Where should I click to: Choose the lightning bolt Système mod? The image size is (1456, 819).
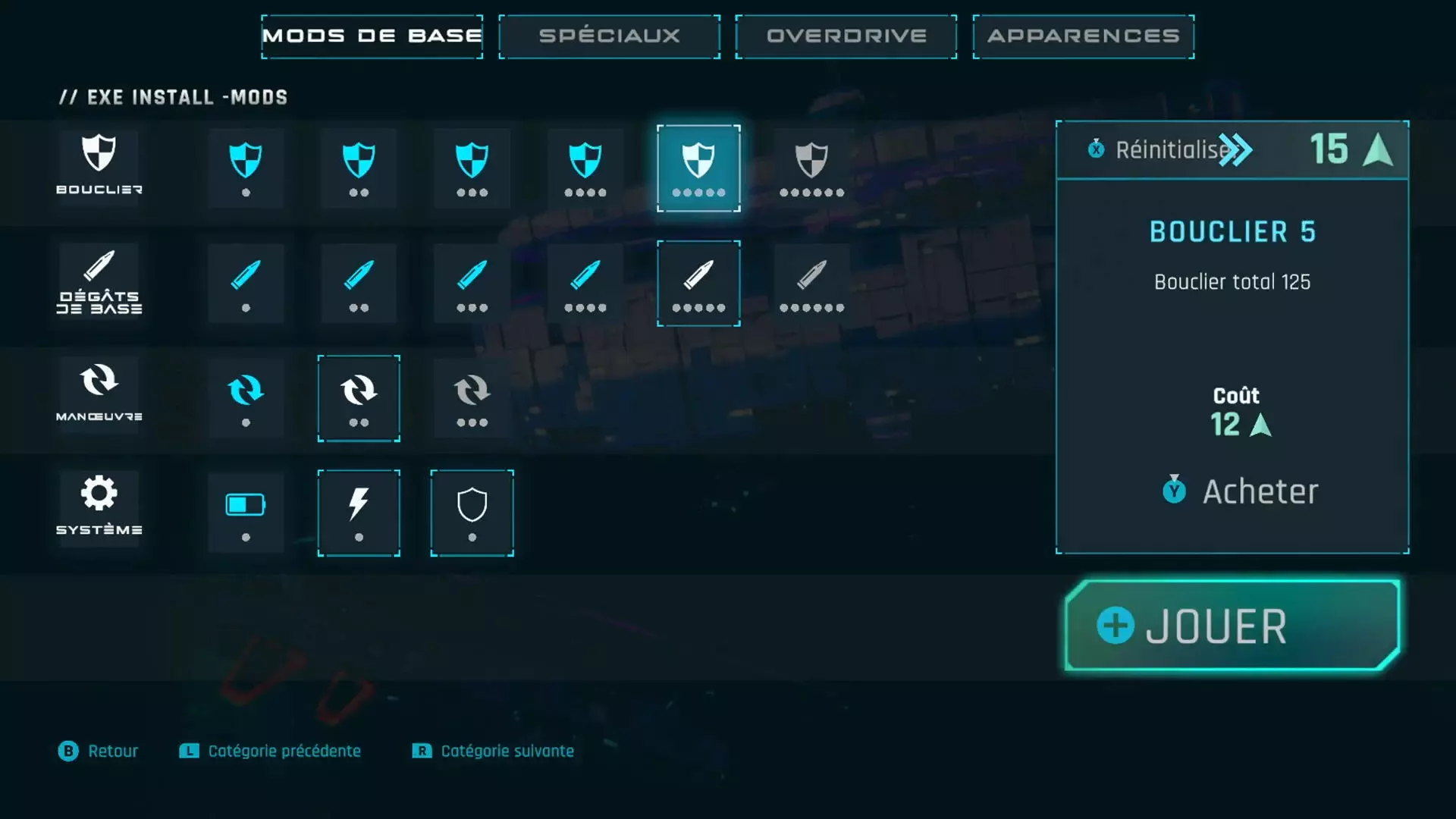[x=359, y=513]
